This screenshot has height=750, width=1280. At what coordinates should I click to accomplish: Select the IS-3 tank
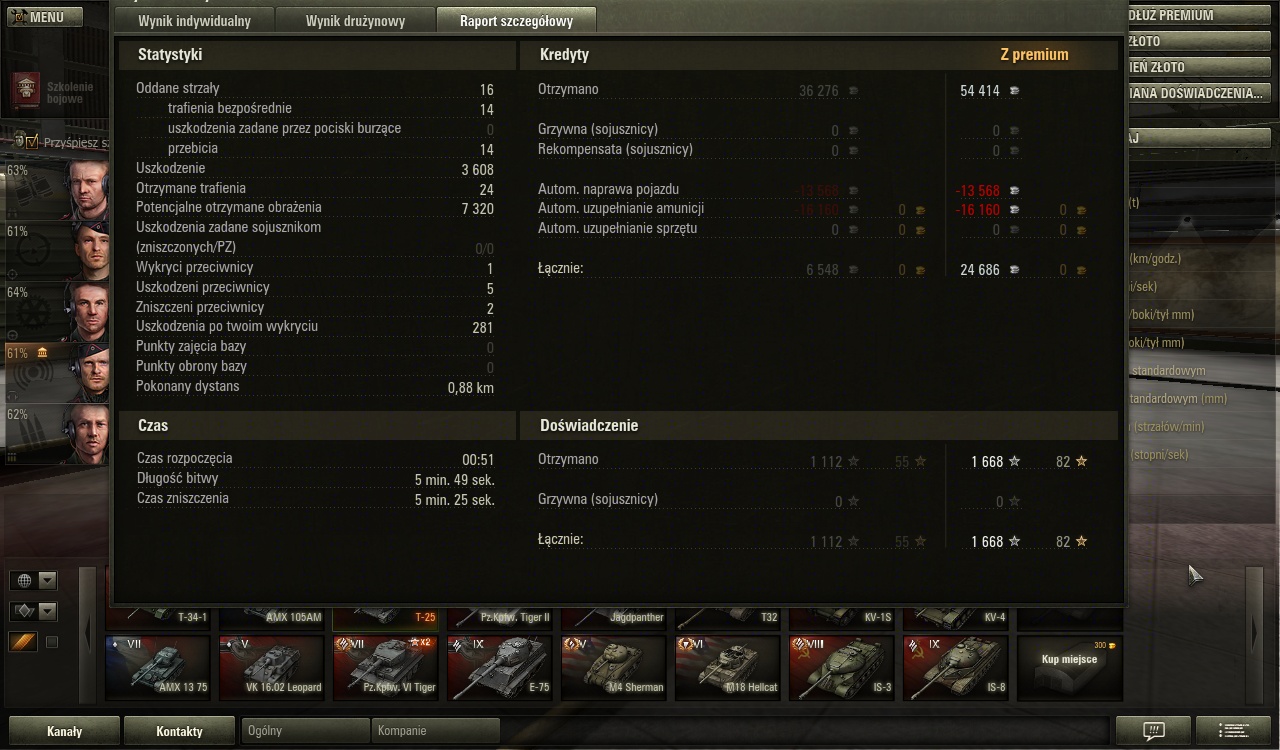(842, 667)
